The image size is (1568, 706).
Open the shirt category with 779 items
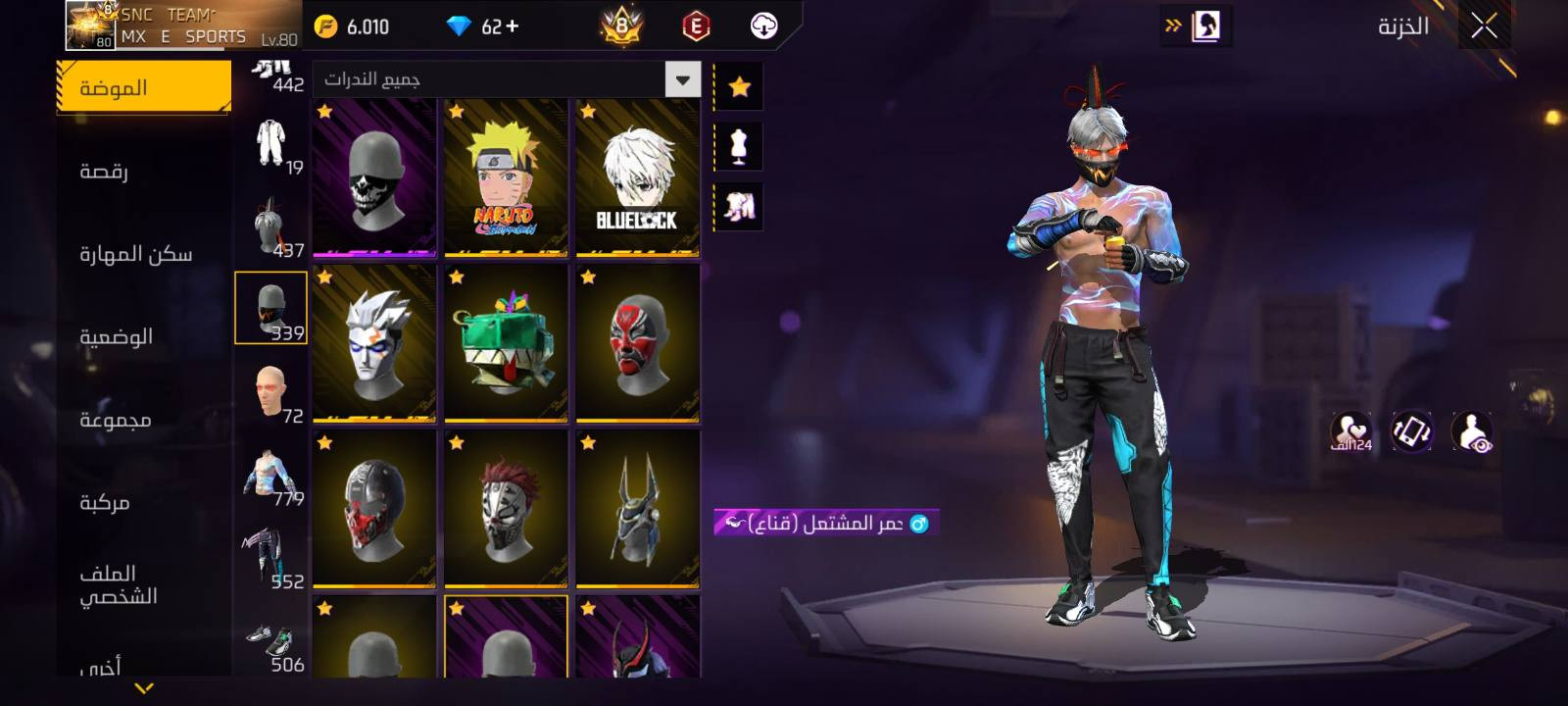click(x=271, y=476)
